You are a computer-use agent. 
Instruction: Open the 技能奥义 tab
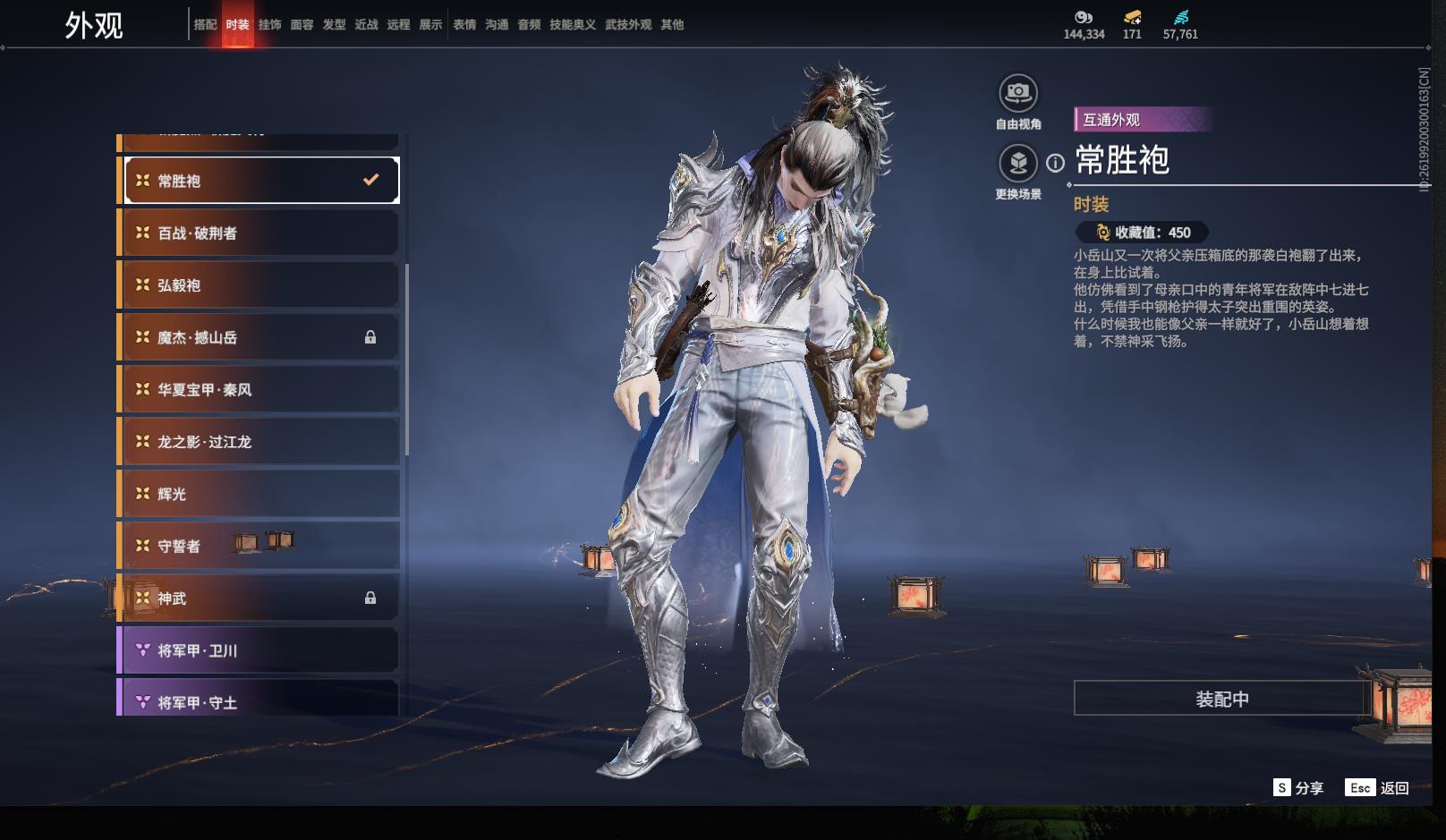[x=572, y=25]
